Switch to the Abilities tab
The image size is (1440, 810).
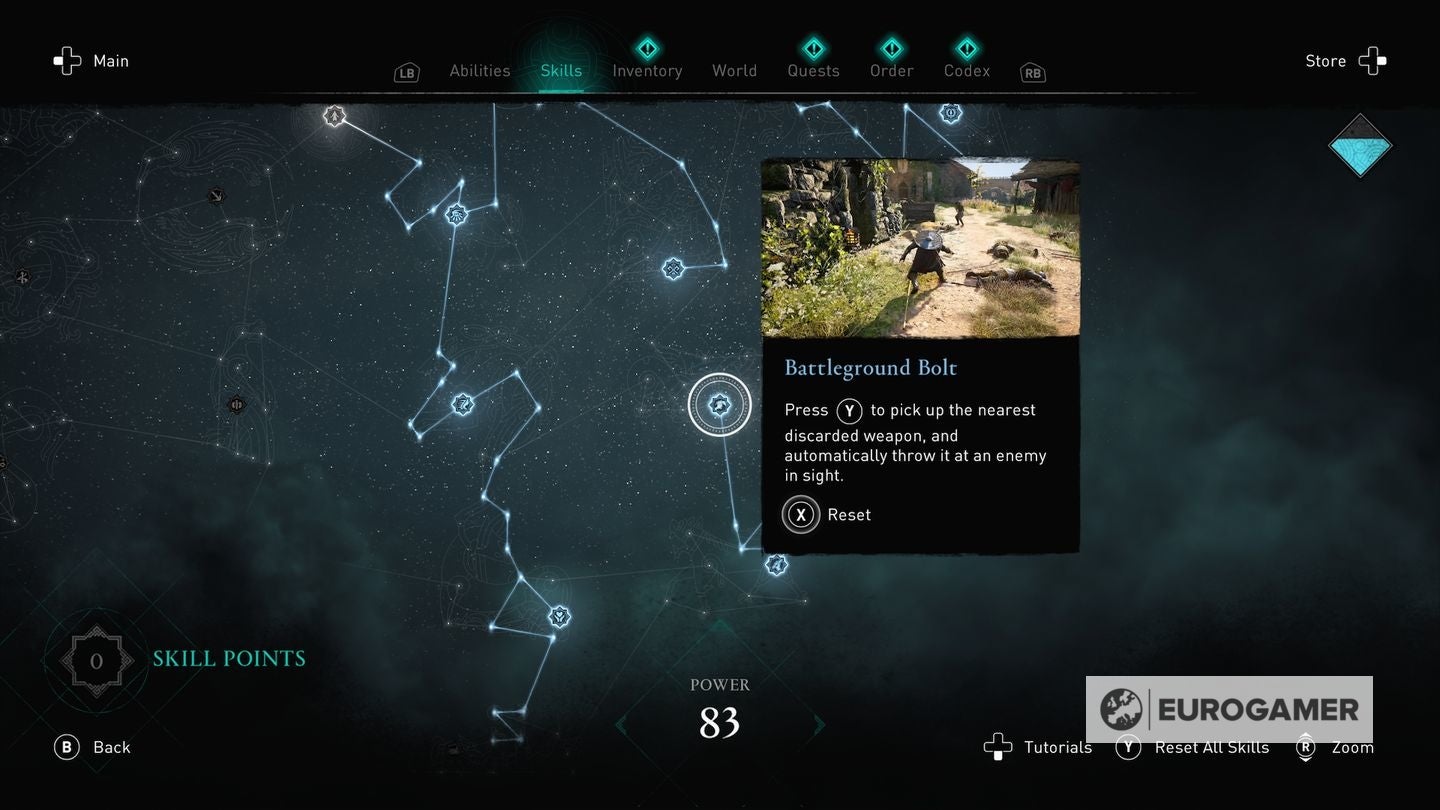[480, 71]
